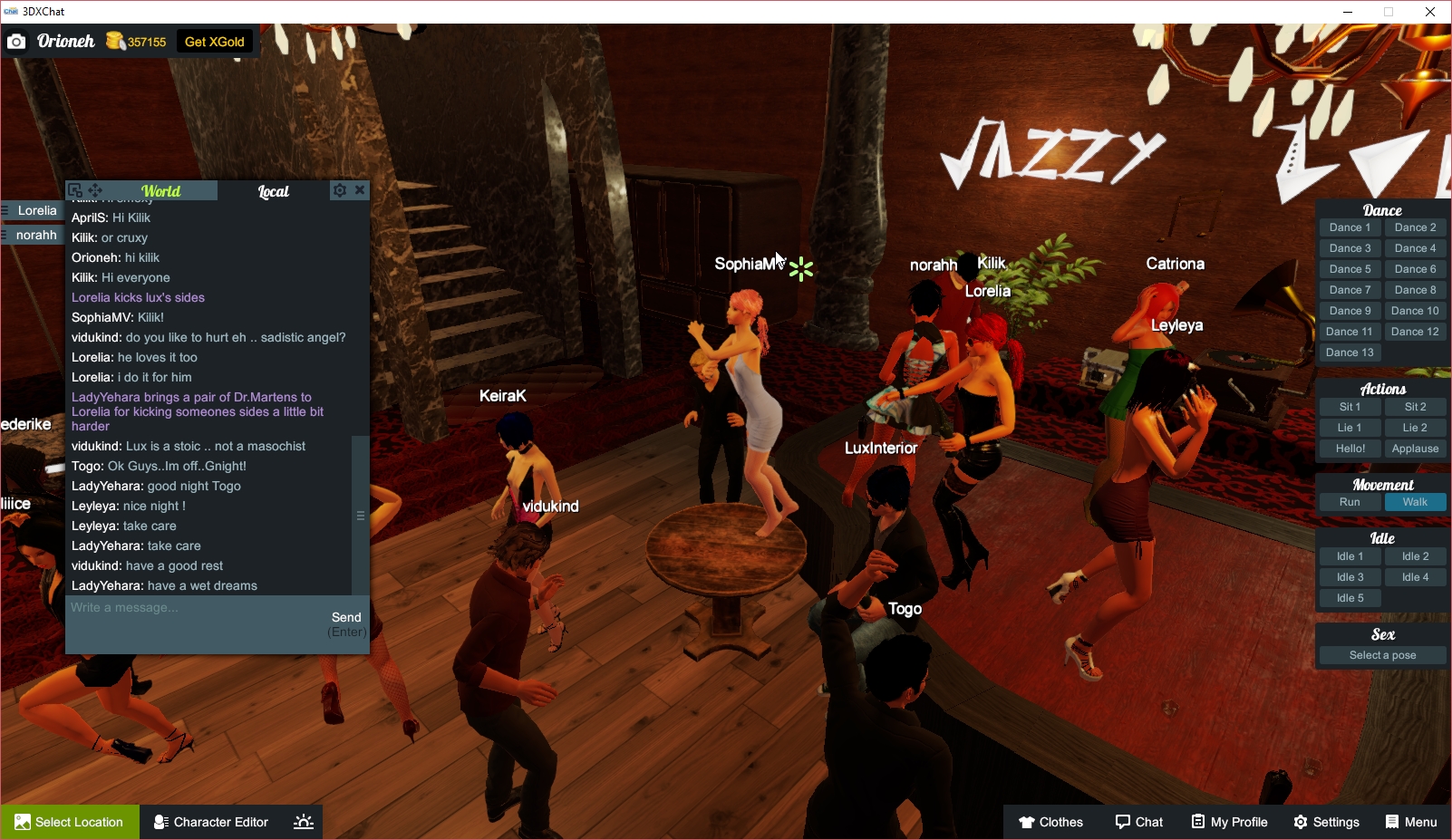
Task: Open the day/night lighting icon
Action: point(302,822)
